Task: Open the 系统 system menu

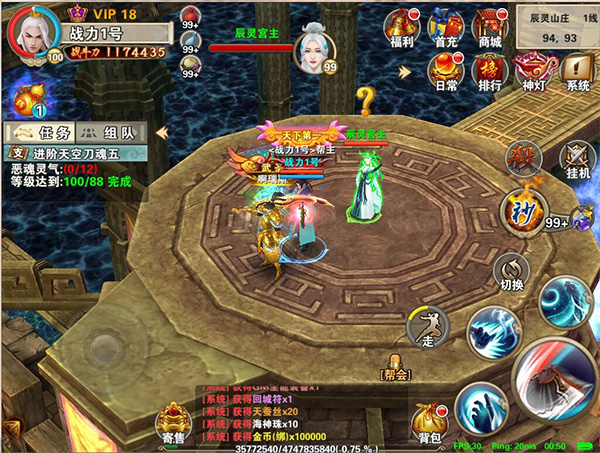Action: pyautogui.click(x=577, y=70)
